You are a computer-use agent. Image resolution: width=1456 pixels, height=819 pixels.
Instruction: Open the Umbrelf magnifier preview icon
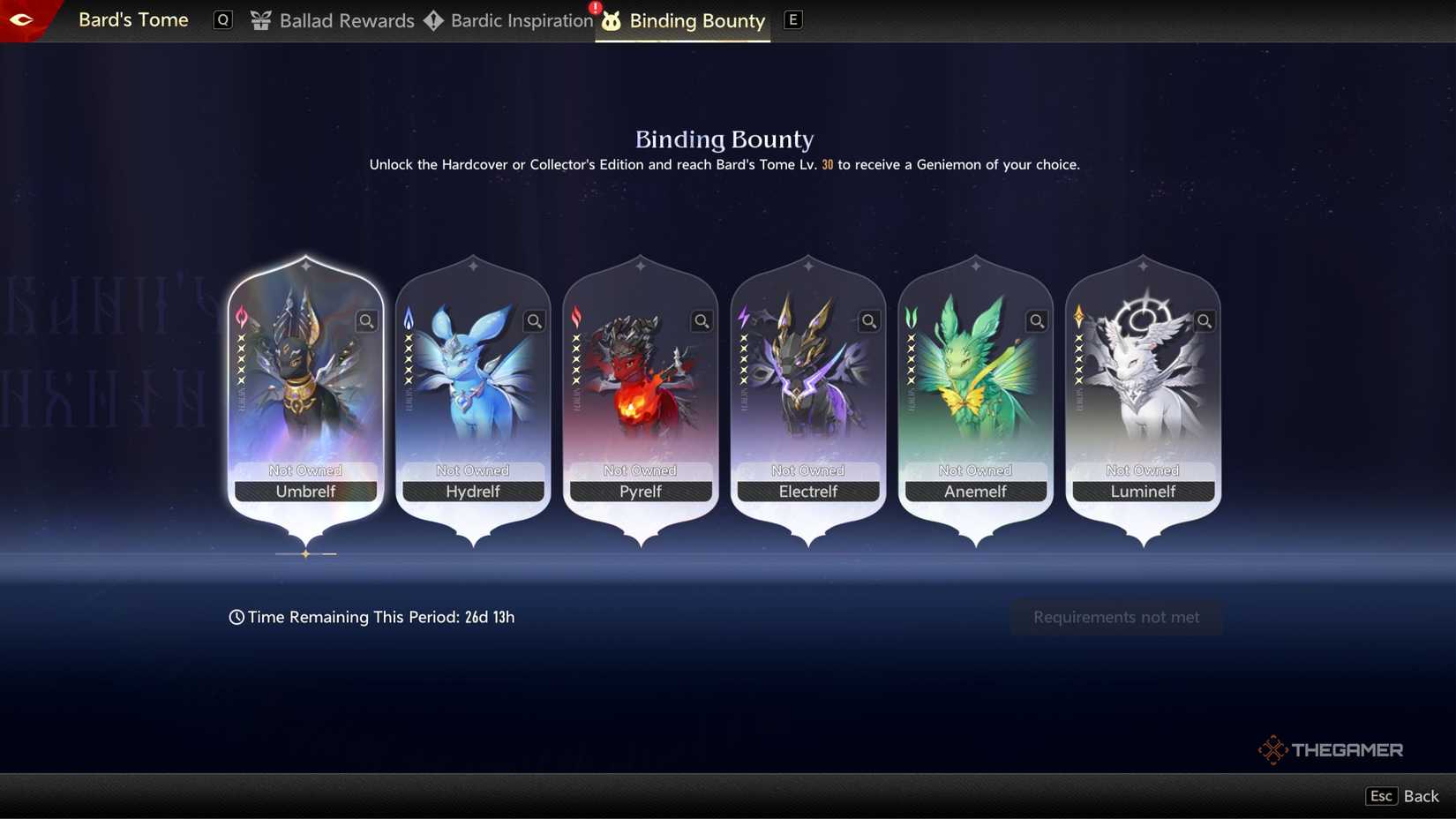click(x=366, y=321)
